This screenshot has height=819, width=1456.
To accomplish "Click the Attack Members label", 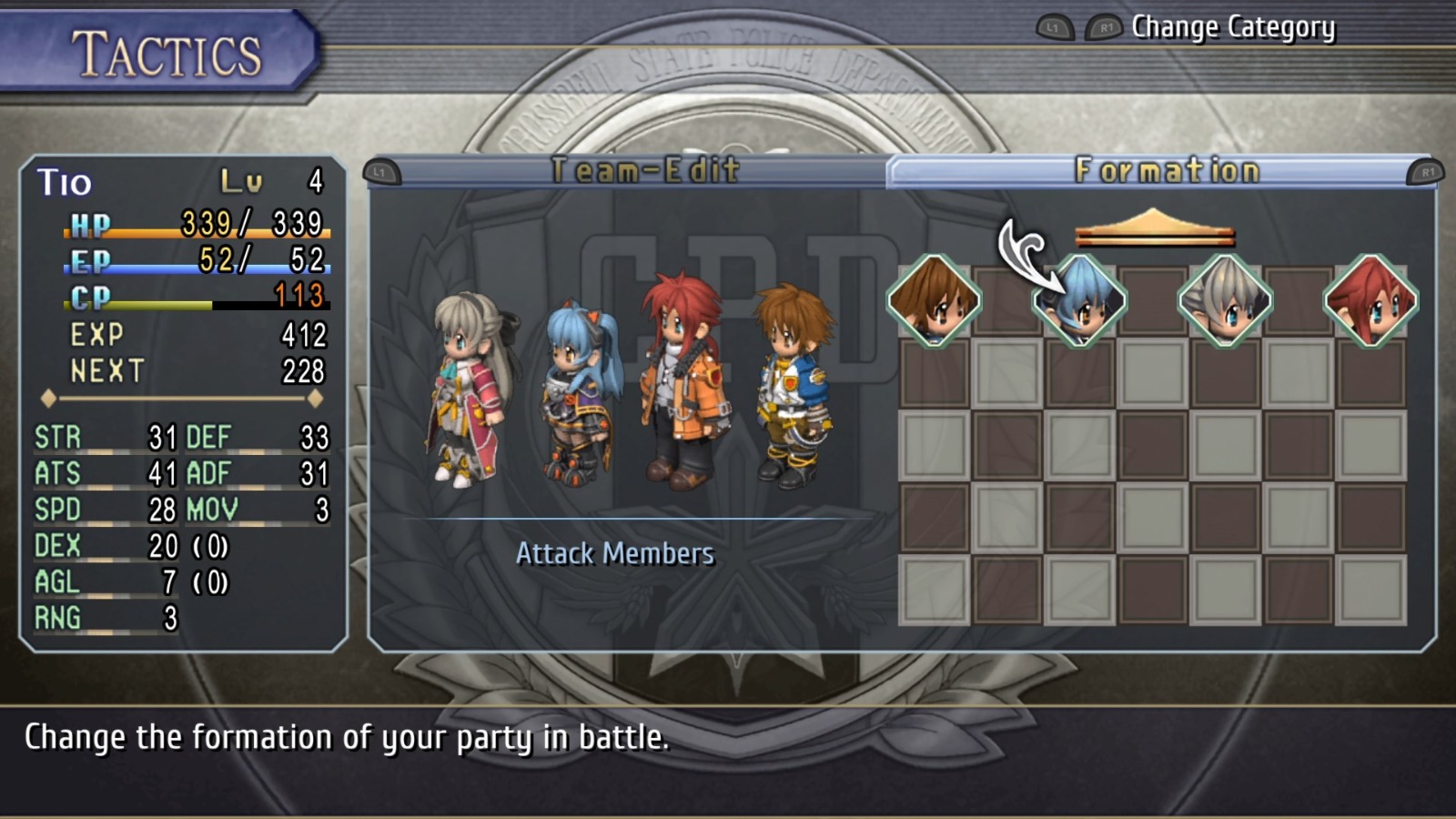I will coord(615,553).
